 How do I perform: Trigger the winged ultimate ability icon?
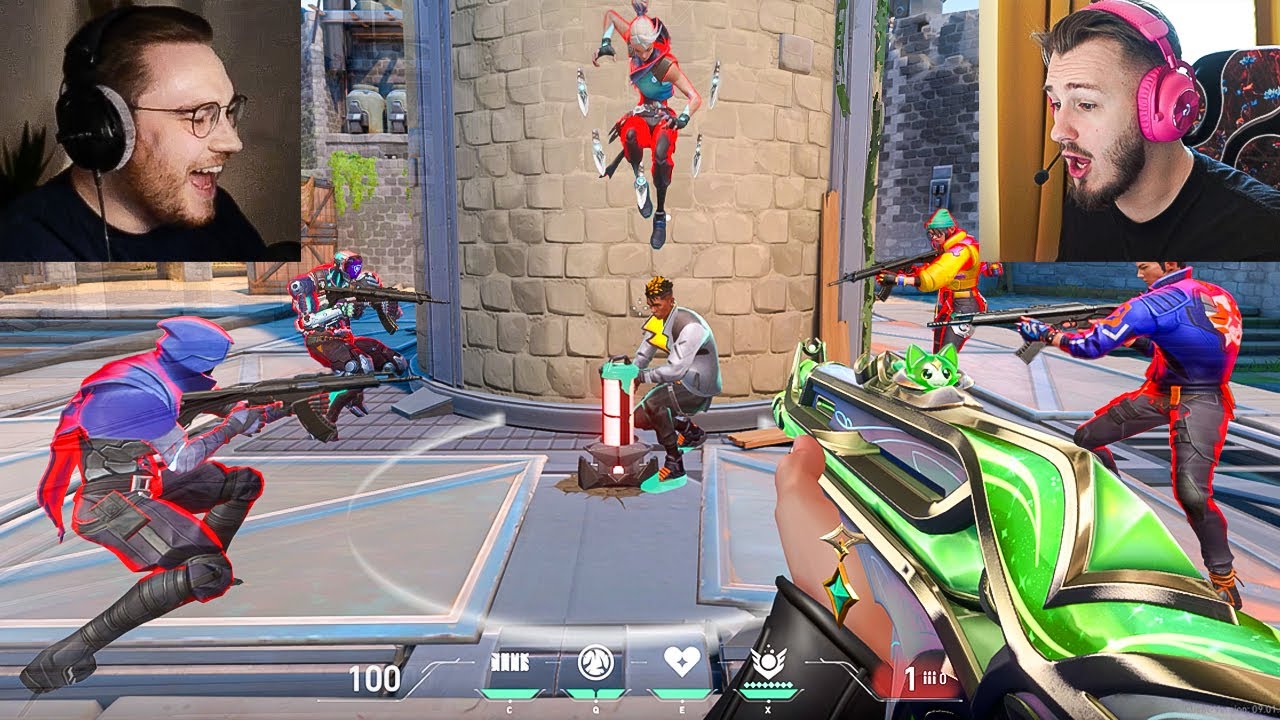(769, 660)
